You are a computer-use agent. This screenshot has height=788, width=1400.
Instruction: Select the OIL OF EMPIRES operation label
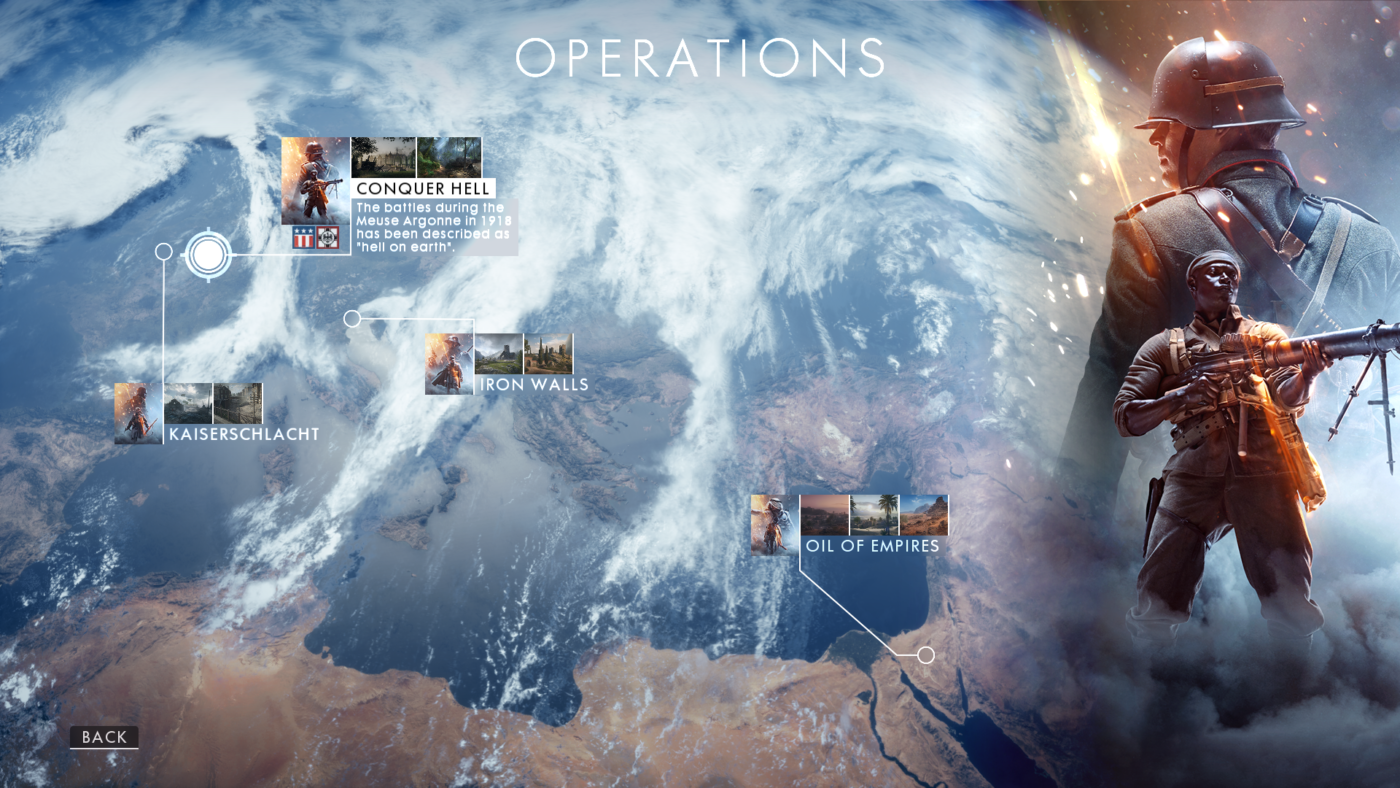coord(872,546)
